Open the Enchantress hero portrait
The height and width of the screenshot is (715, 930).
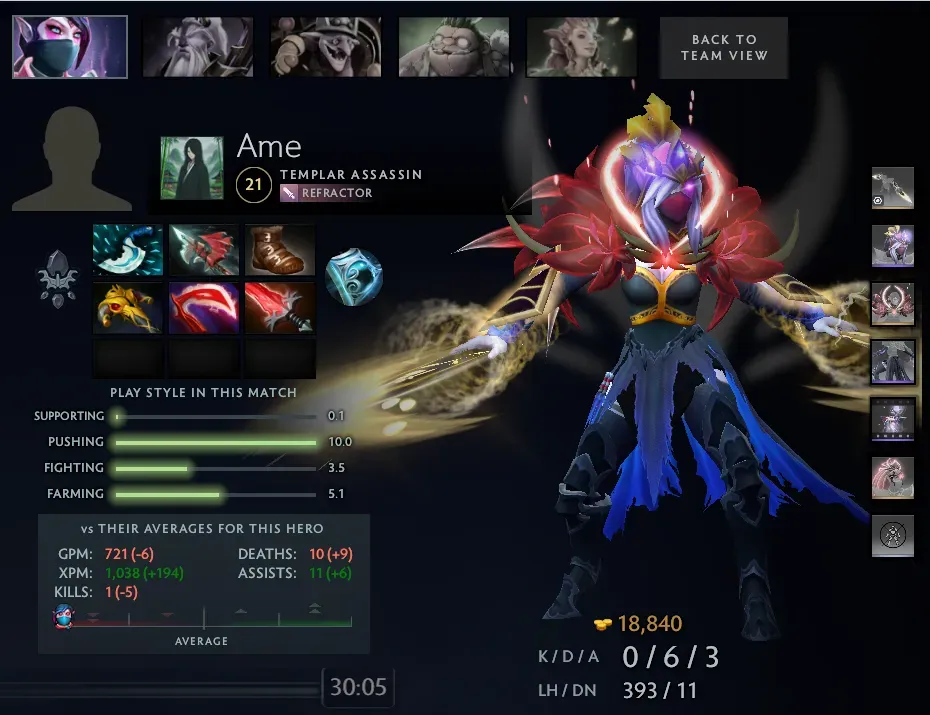coord(582,47)
